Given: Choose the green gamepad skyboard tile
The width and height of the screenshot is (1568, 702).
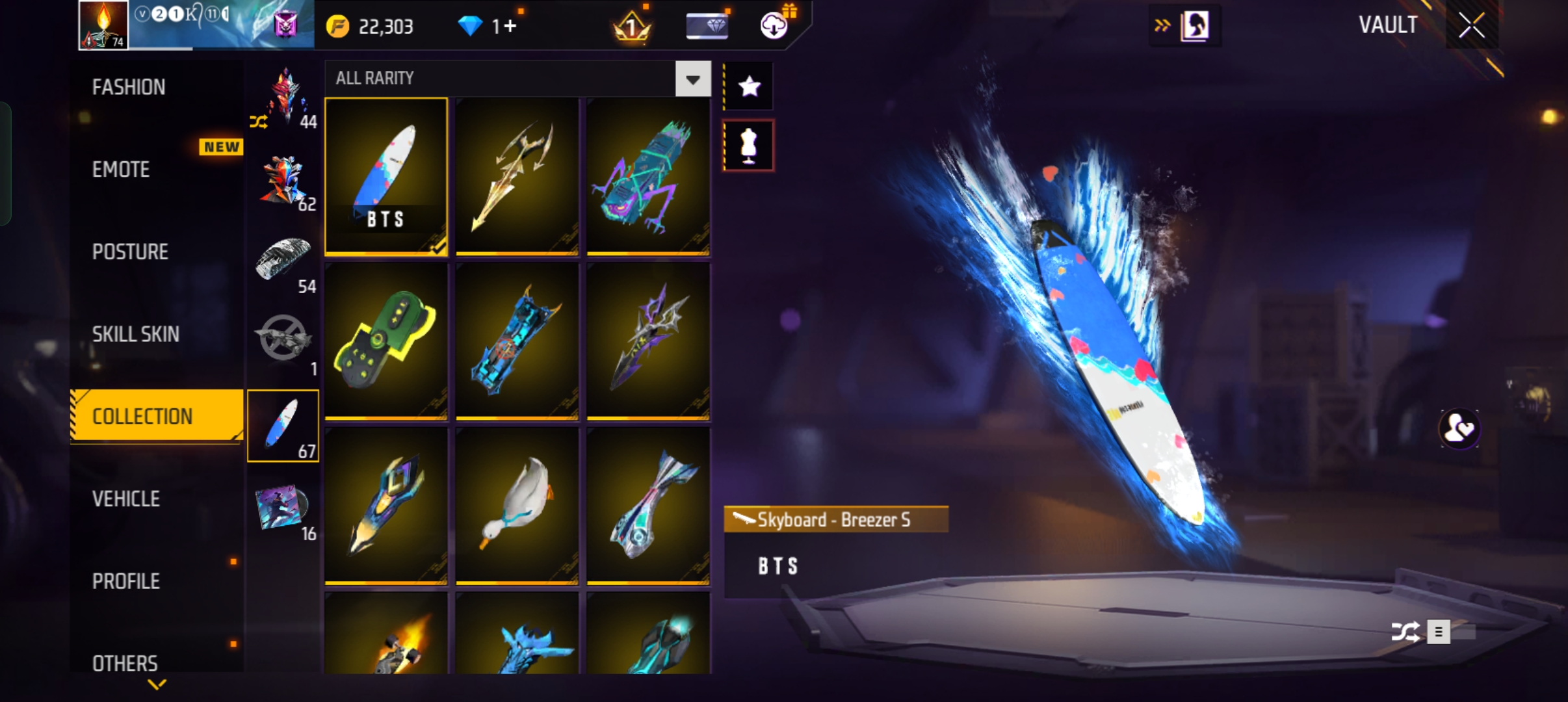Looking at the screenshot, I should coord(386,341).
